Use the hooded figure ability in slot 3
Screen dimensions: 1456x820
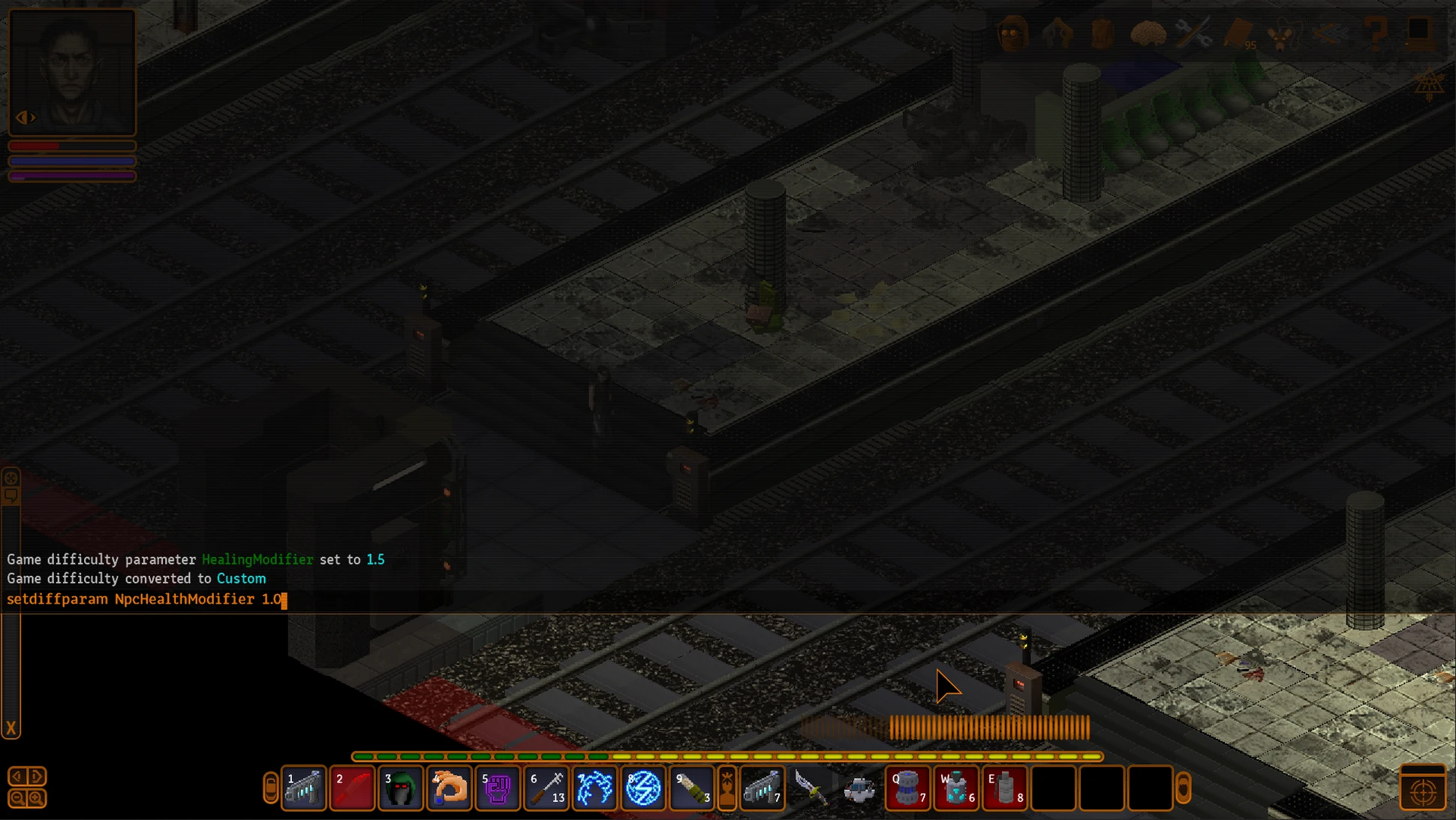(401, 788)
